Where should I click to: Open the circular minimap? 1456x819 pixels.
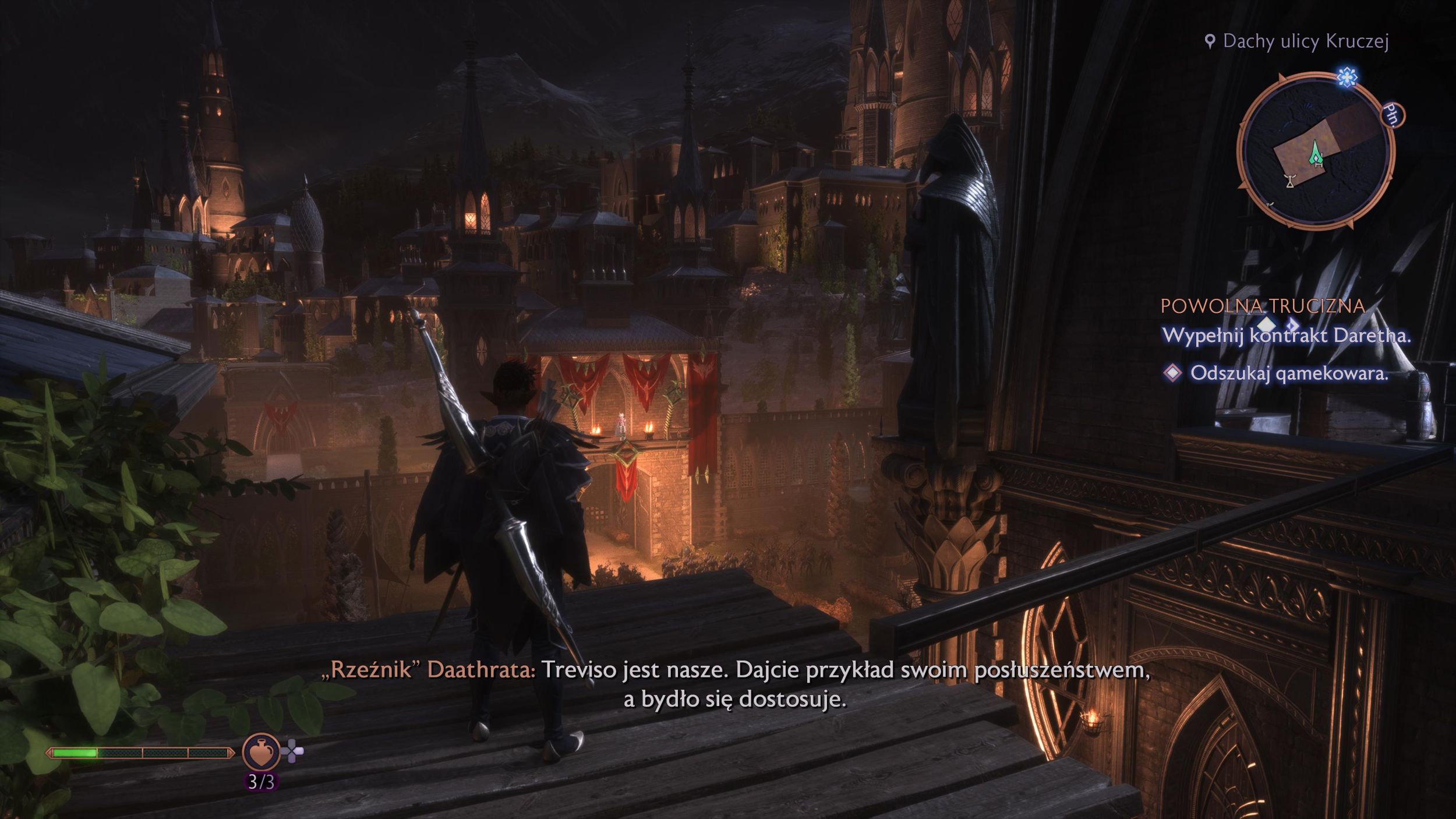click(1316, 151)
